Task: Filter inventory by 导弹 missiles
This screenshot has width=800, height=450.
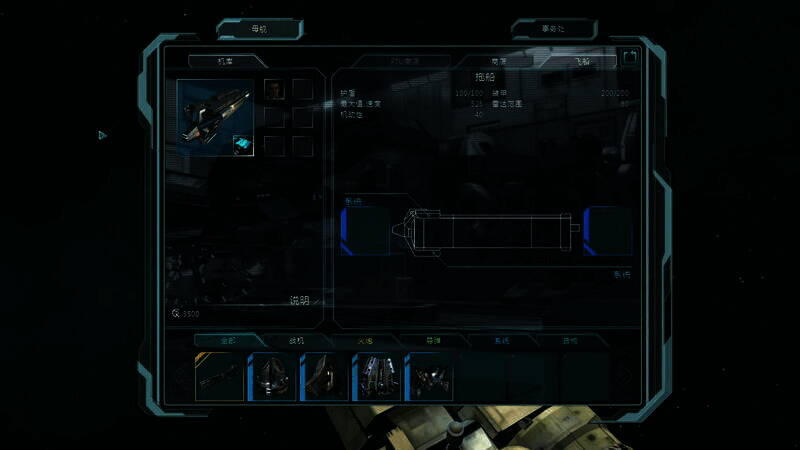Action: pyautogui.click(x=433, y=341)
